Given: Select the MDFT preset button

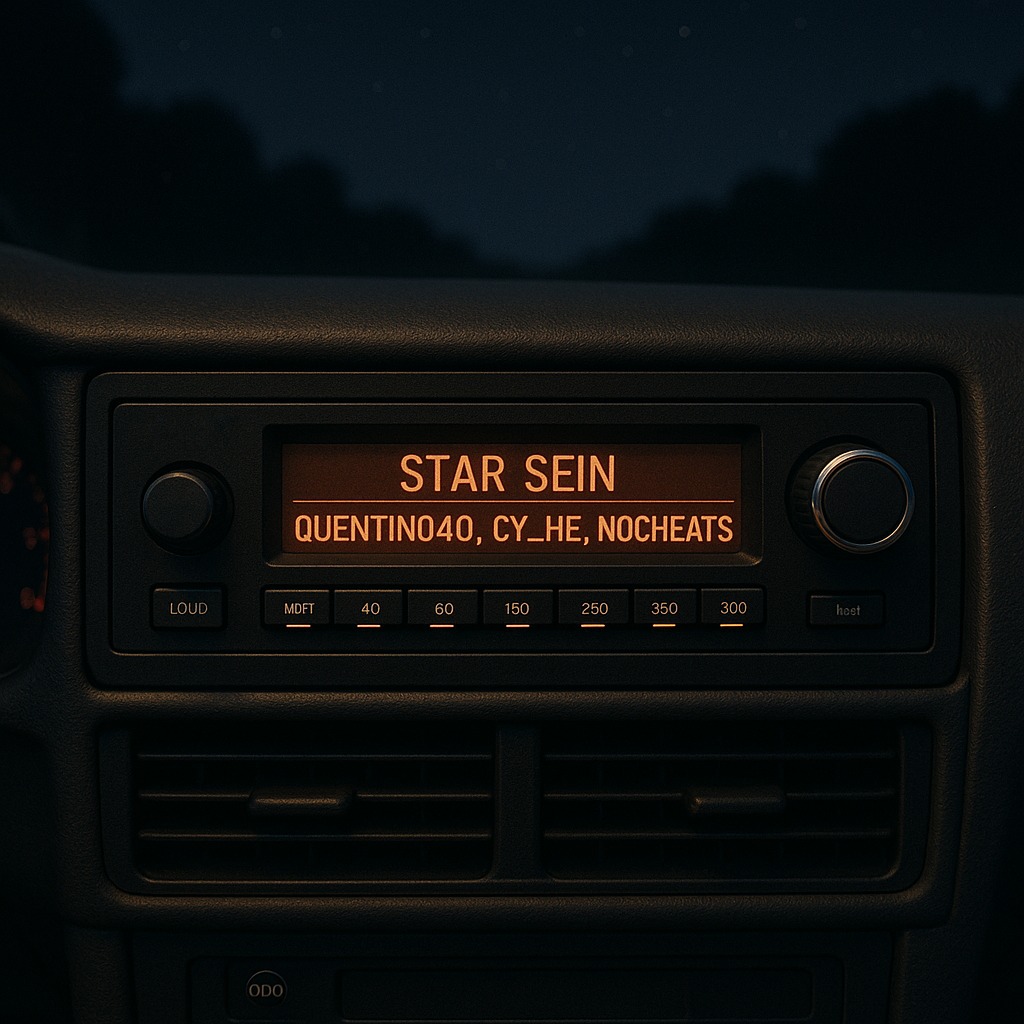Looking at the screenshot, I should point(298,608).
